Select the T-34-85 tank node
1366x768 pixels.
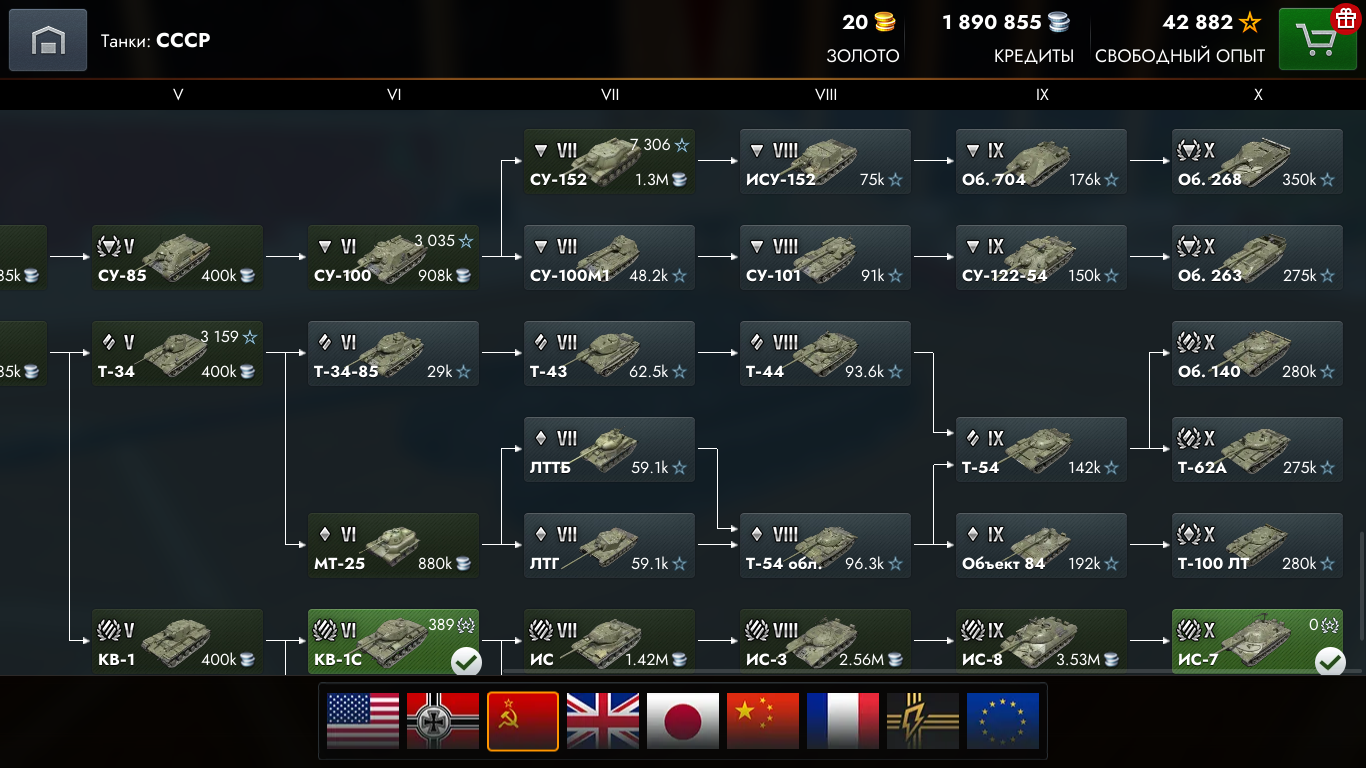point(393,354)
